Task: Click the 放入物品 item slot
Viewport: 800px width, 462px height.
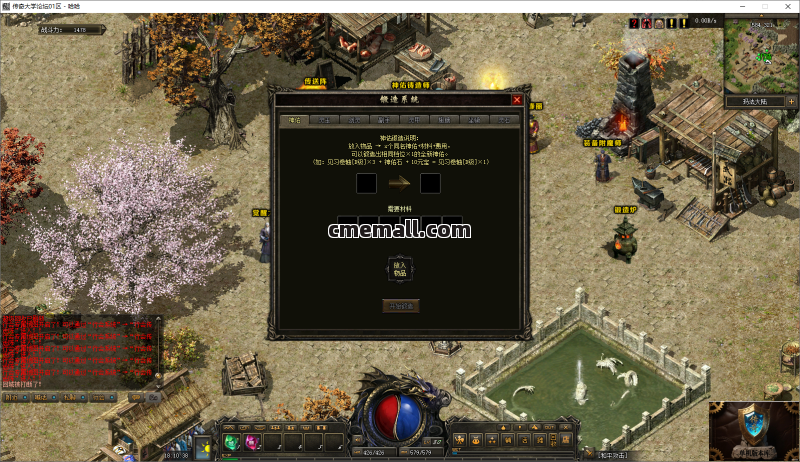Action: coord(400,268)
